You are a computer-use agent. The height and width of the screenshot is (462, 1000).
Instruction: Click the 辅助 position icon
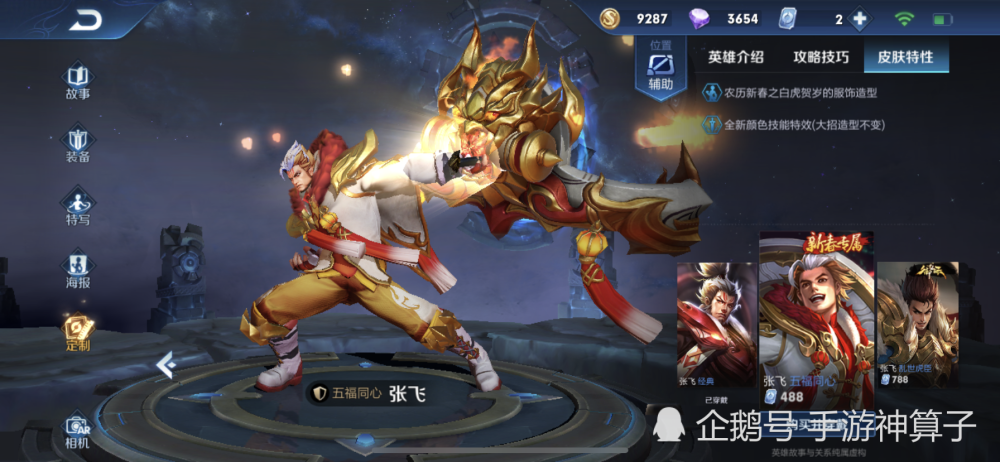tap(661, 70)
